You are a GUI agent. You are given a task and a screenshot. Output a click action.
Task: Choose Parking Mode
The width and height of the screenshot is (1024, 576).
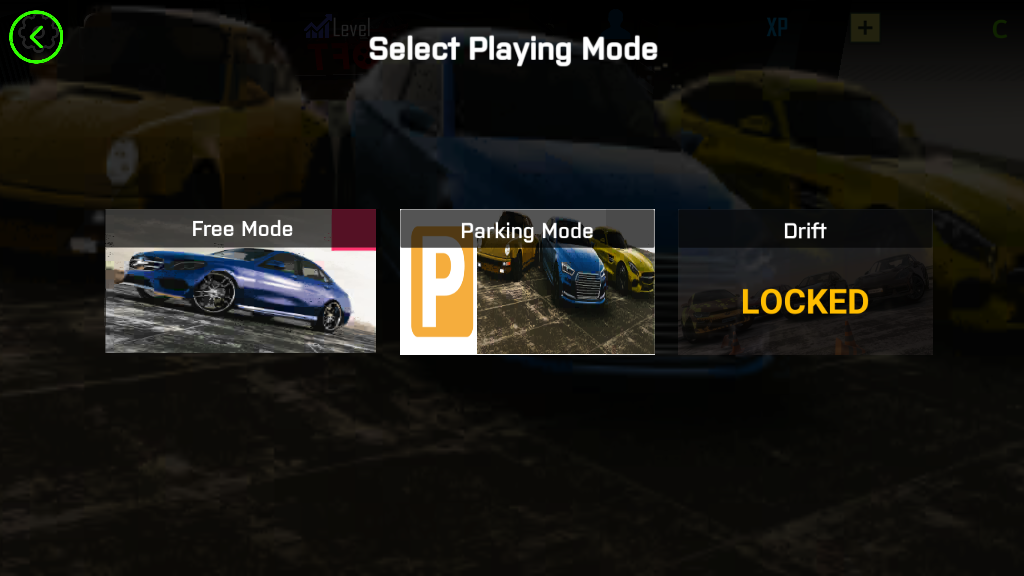pos(527,282)
